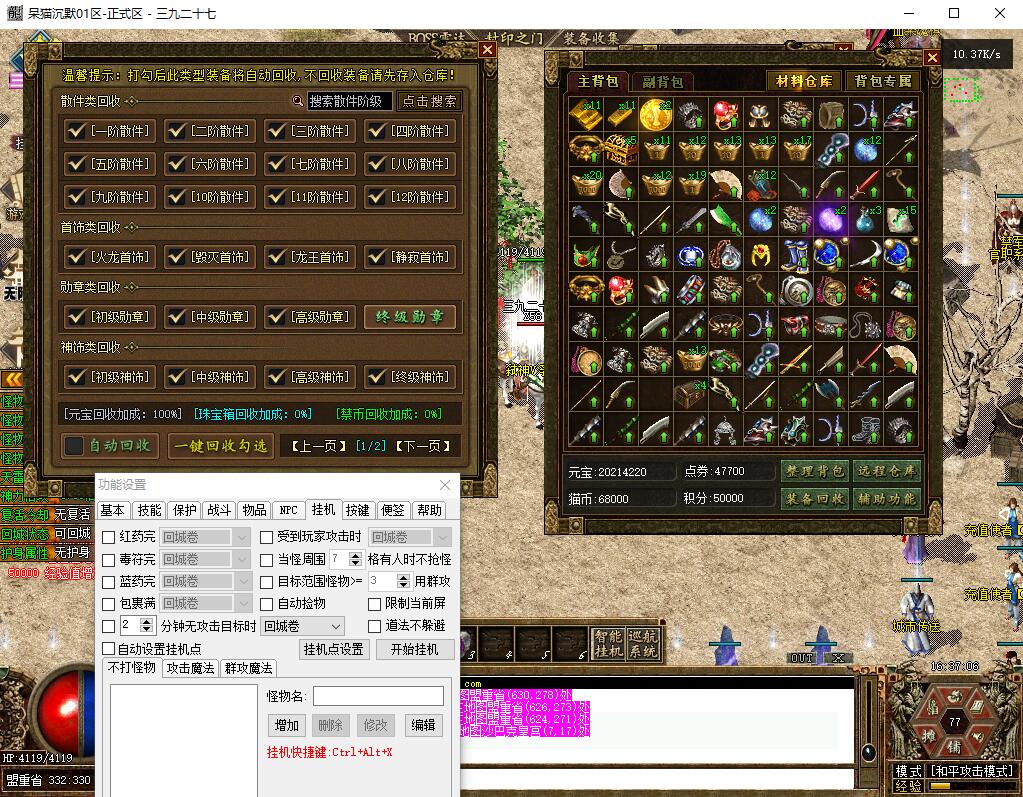Toggle the 一阶散件 recycle checkbox

[76, 131]
